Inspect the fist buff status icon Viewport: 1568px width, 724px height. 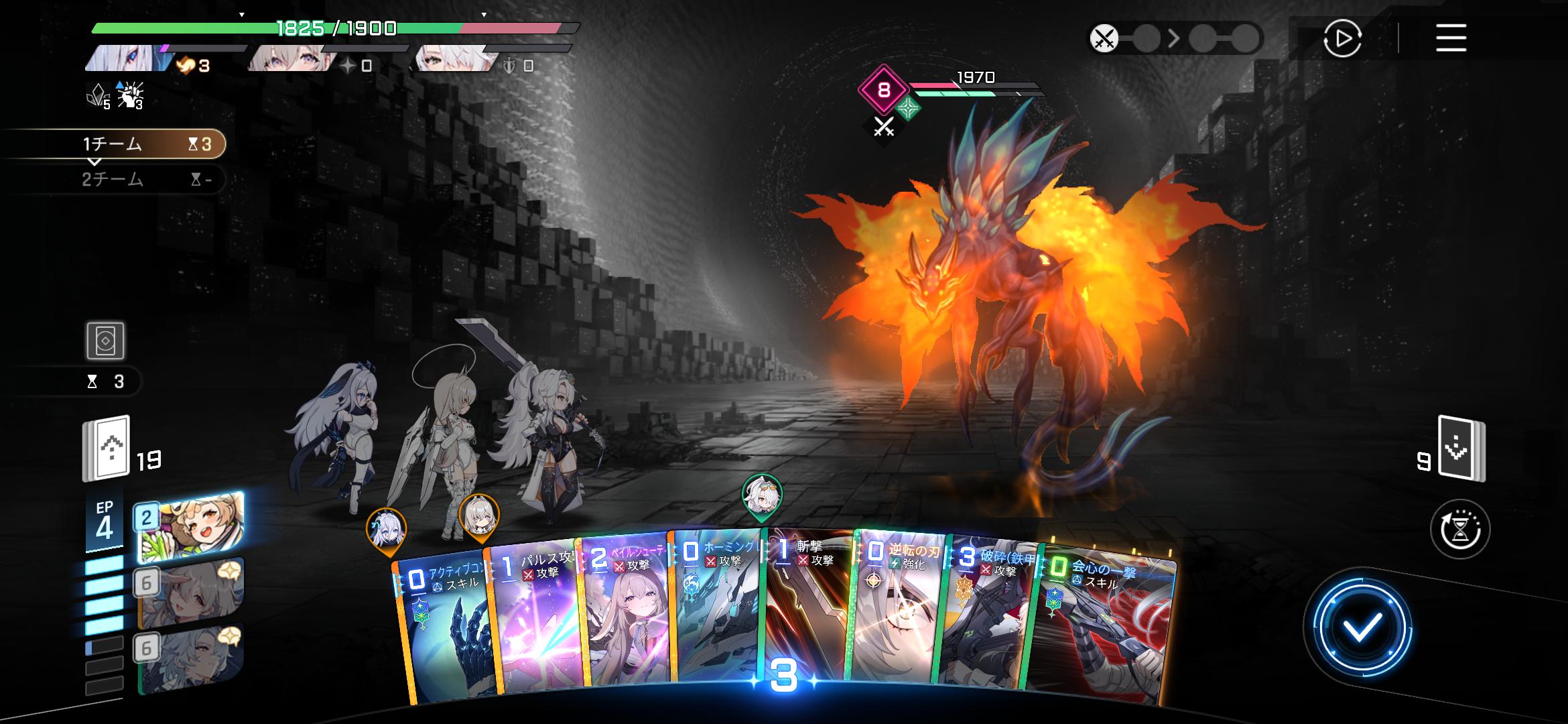tap(129, 97)
